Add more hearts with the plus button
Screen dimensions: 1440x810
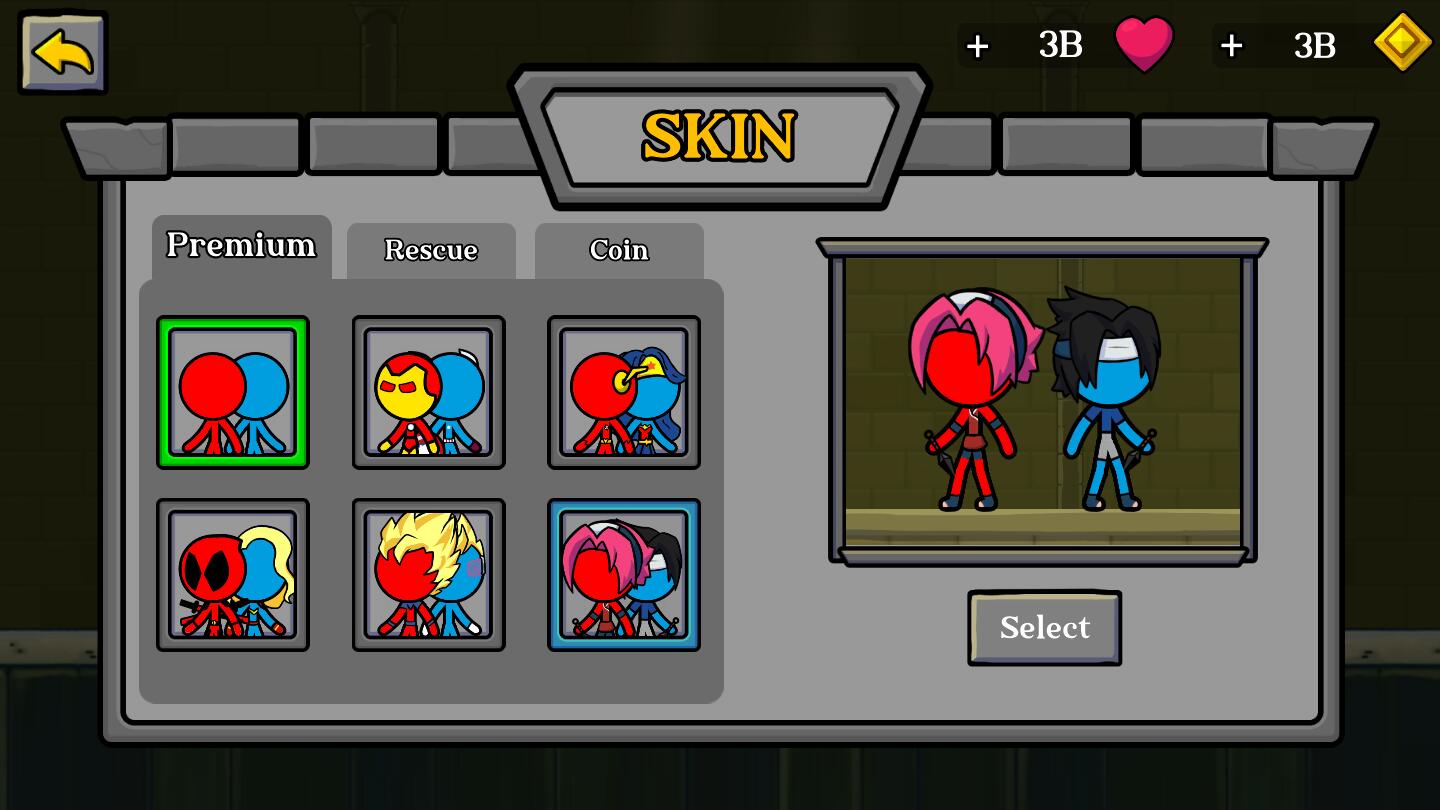point(978,46)
